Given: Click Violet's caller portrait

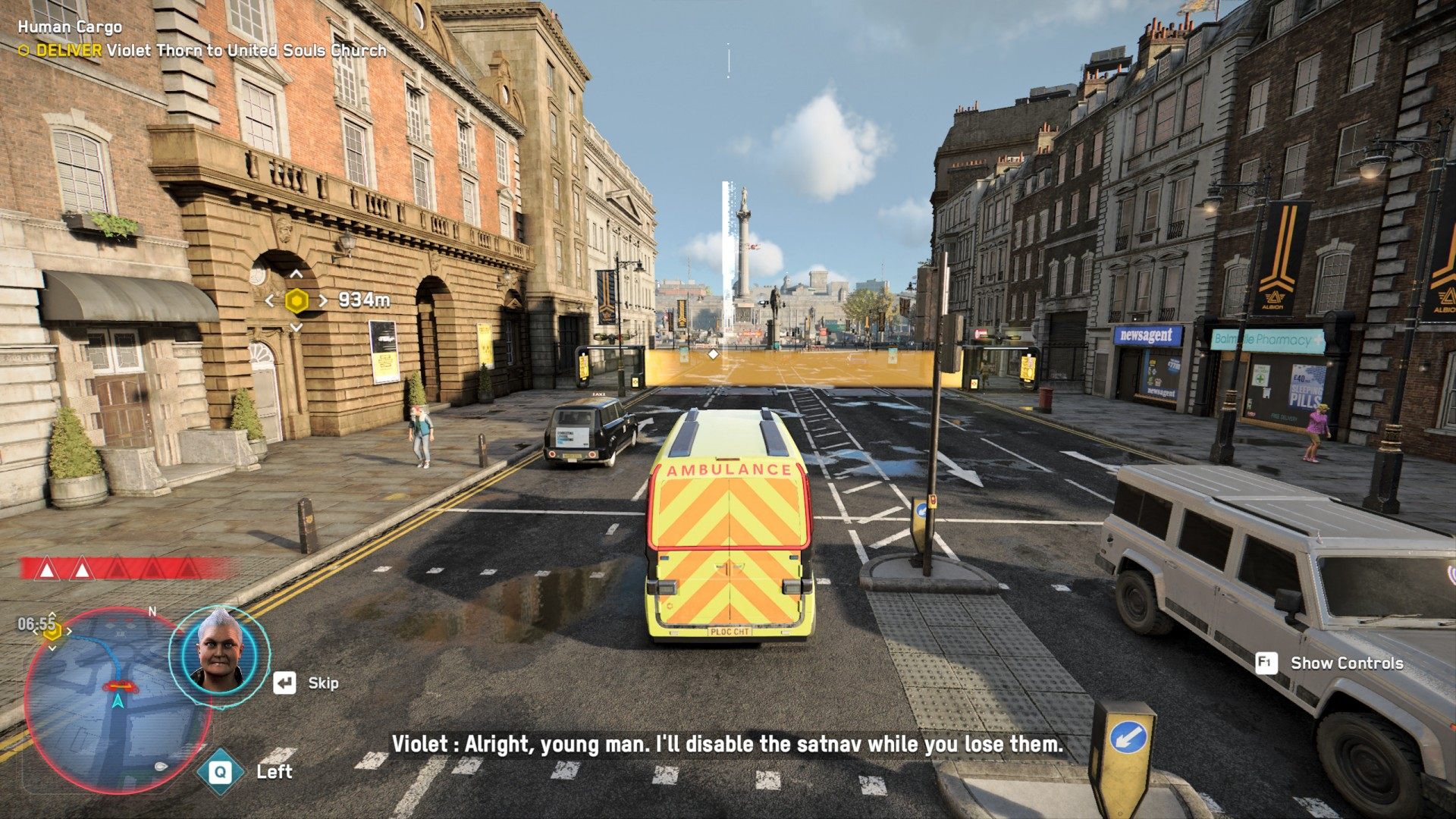Looking at the screenshot, I should [219, 657].
